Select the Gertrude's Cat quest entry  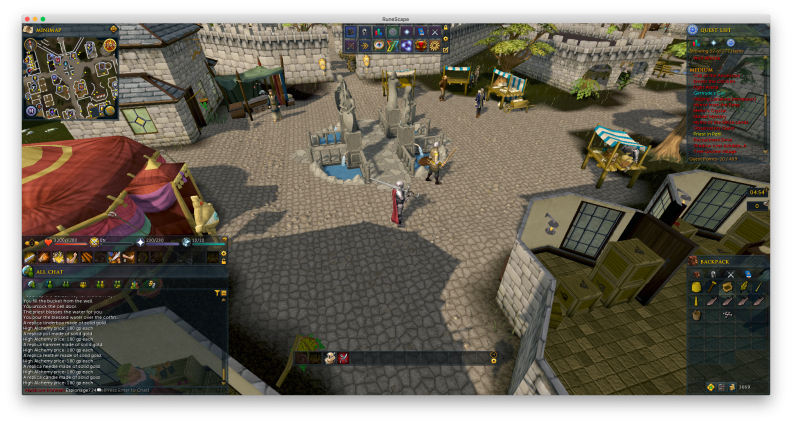[x=710, y=93]
